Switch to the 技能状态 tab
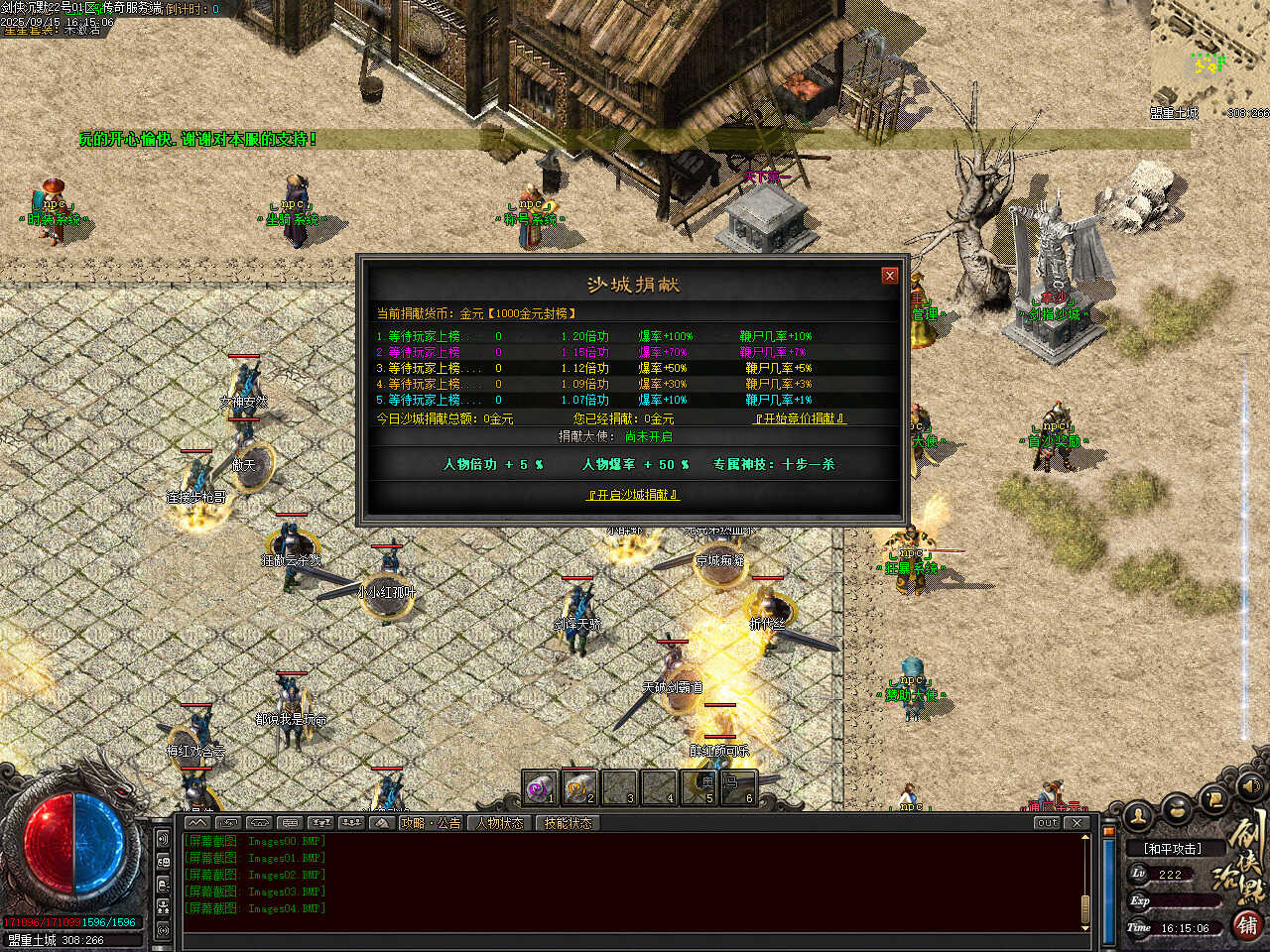The height and width of the screenshot is (952, 1270). [568, 823]
